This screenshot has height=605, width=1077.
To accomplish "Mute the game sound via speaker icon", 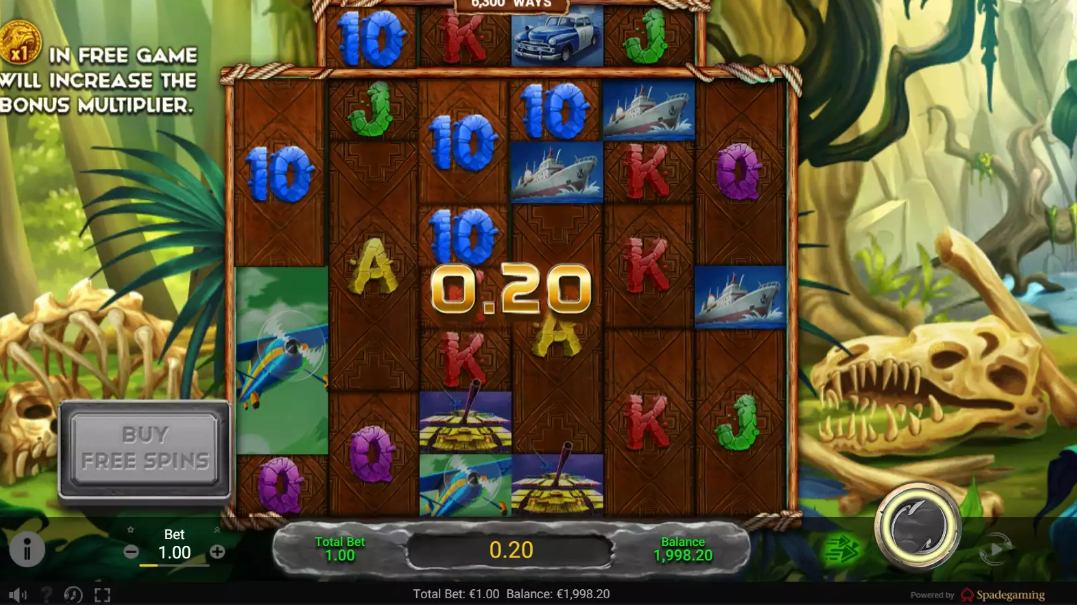I will point(17,594).
